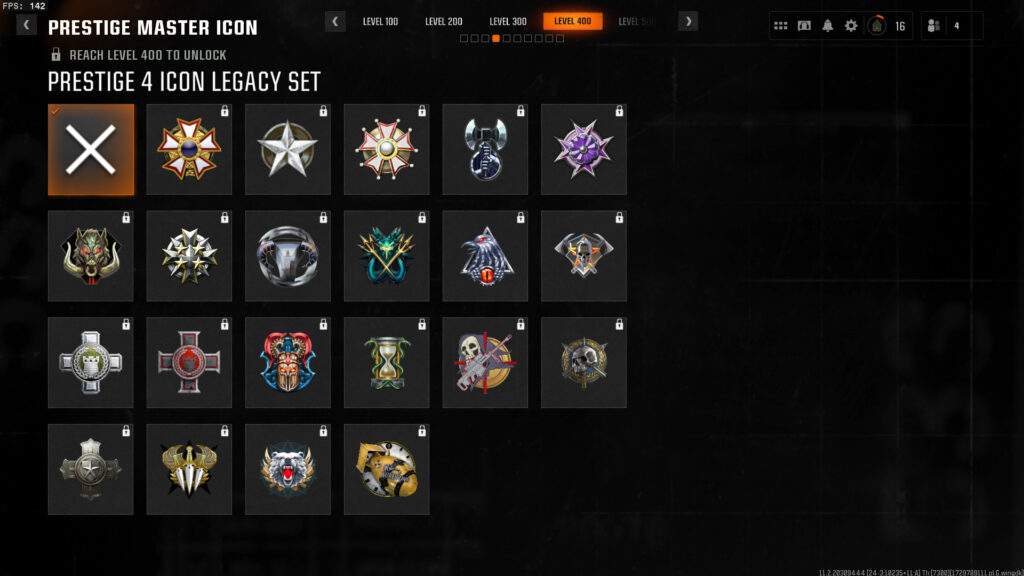Viewport: 1024px width, 576px height.
Task: Open the social friends panel
Action: (951, 26)
